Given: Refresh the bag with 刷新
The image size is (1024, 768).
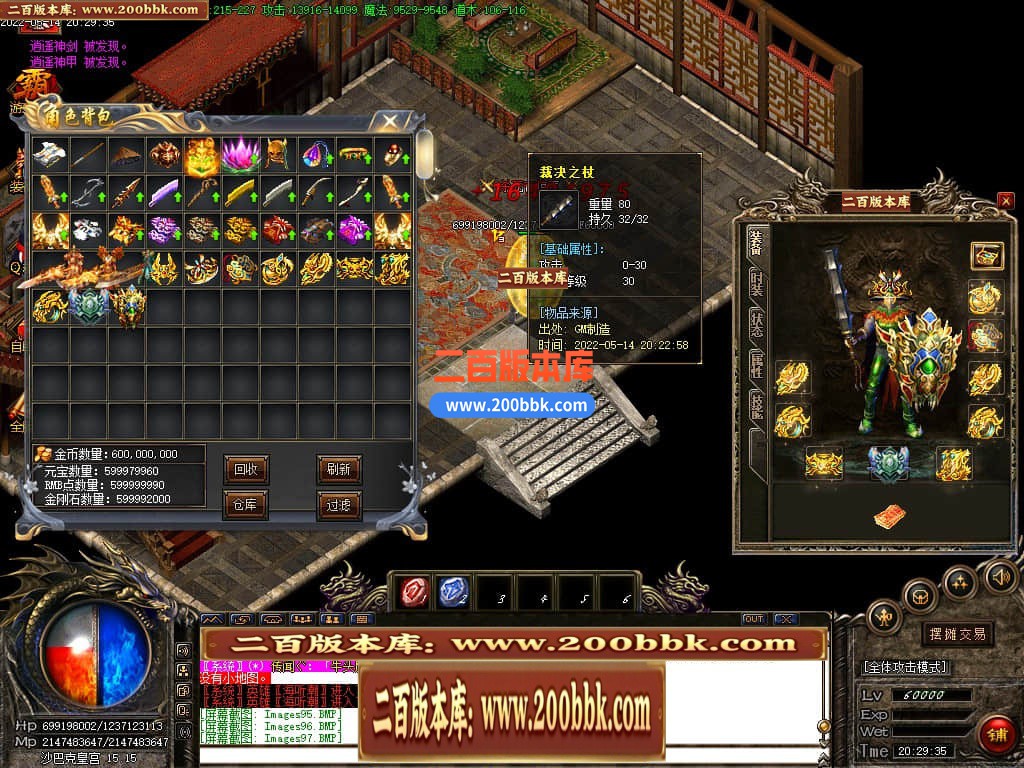Looking at the screenshot, I should click(338, 468).
